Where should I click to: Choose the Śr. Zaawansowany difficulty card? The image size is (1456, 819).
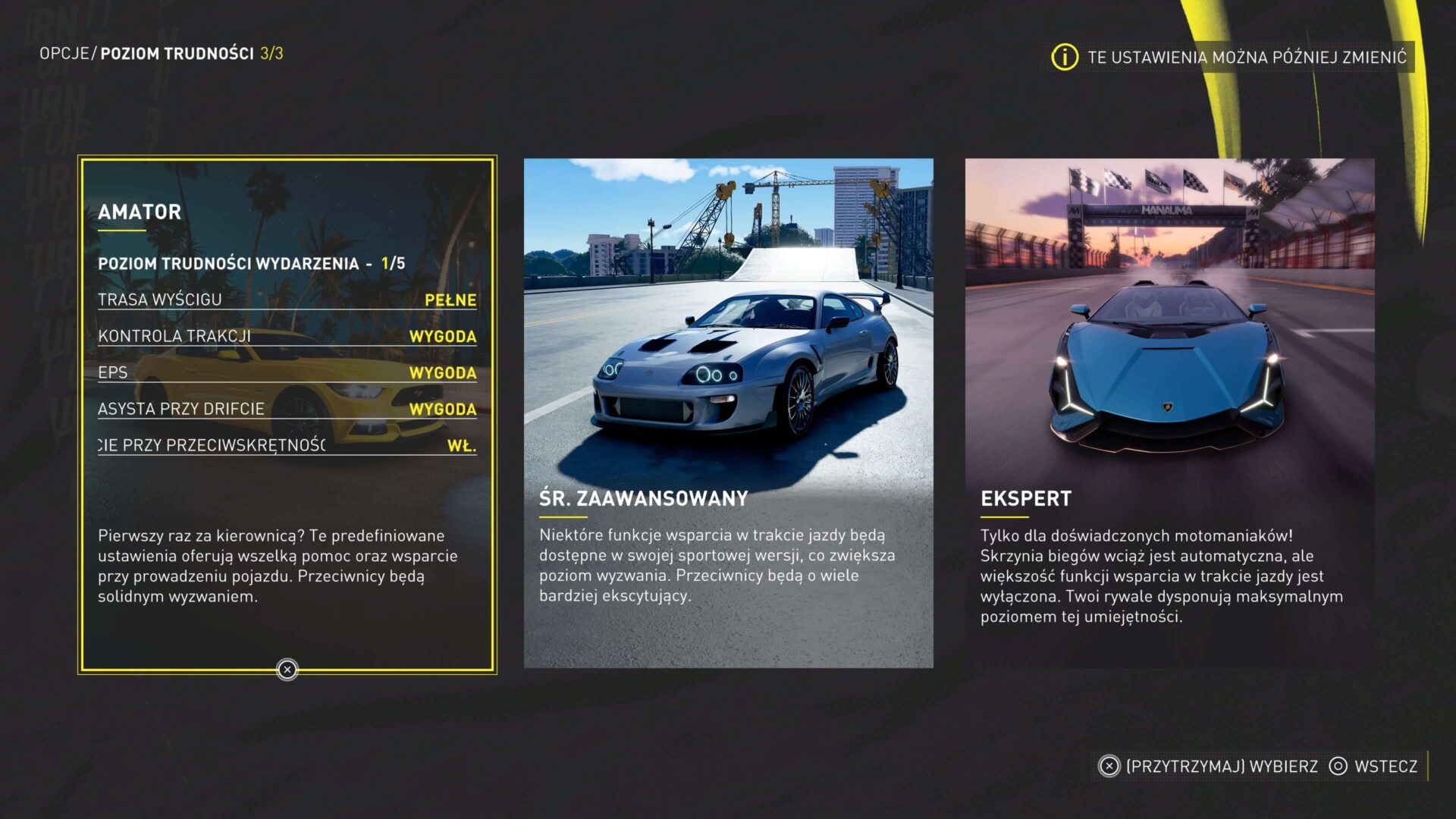tap(728, 413)
